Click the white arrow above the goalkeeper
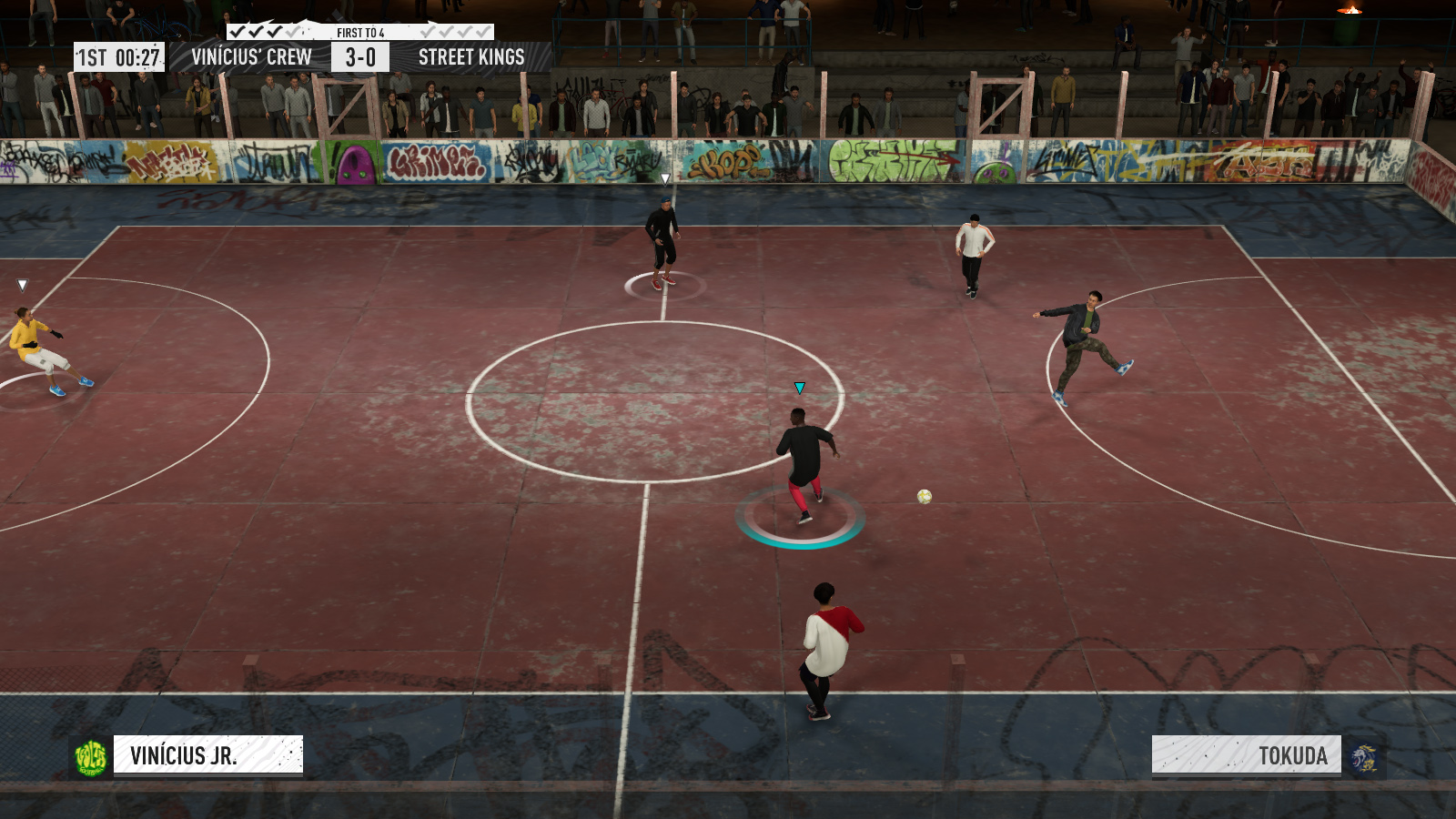This screenshot has height=819, width=1456. pos(23,284)
